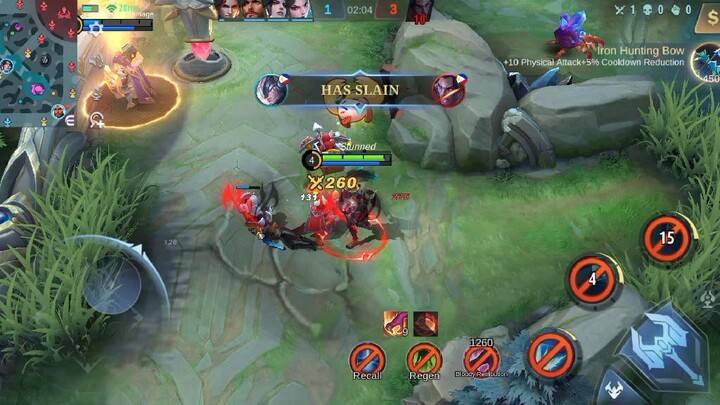Trigger the skill with 4 second cooldown
This screenshot has height=405, width=720.
(x=593, y=280)
